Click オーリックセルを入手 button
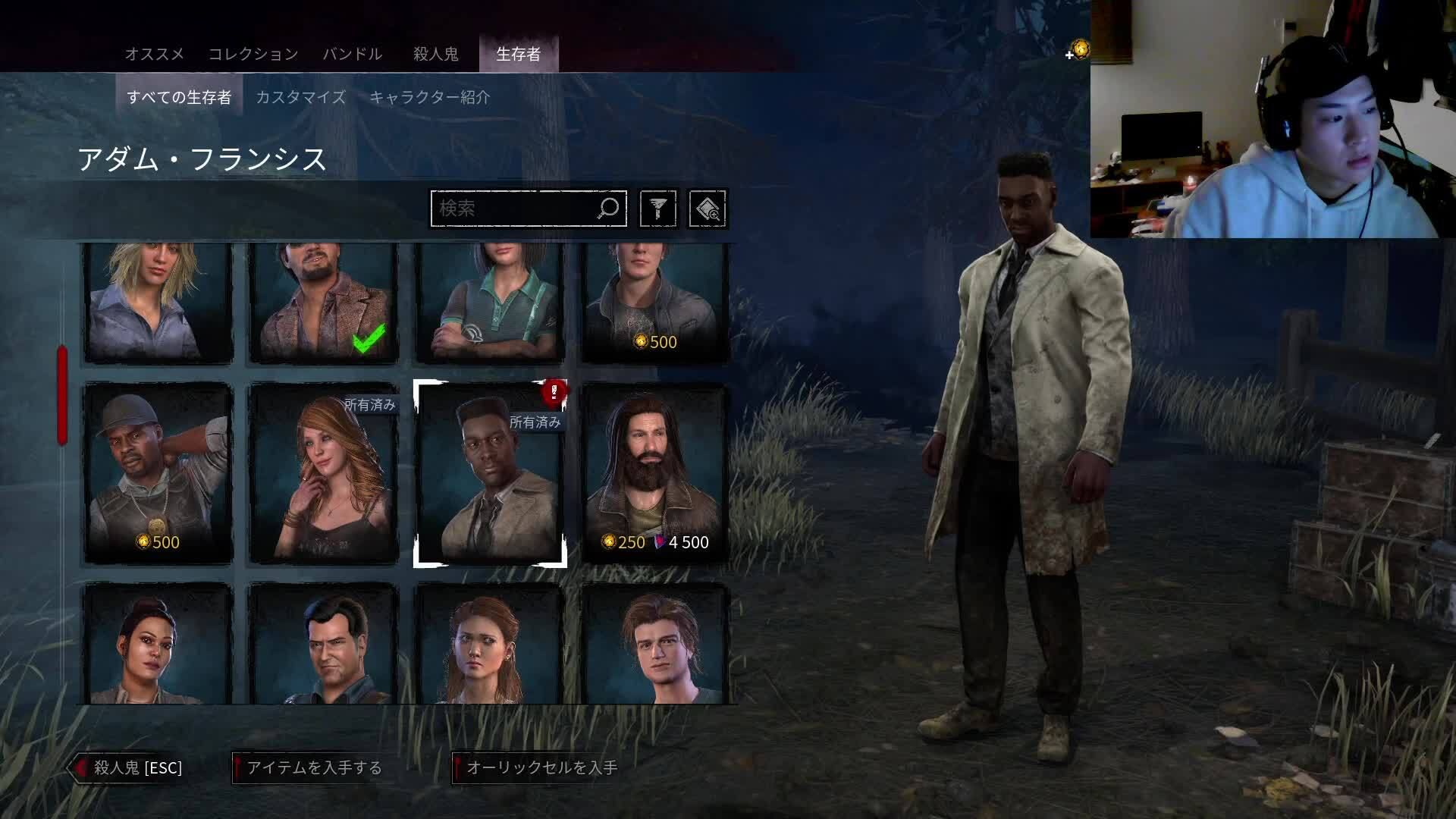 click(537, 767)
